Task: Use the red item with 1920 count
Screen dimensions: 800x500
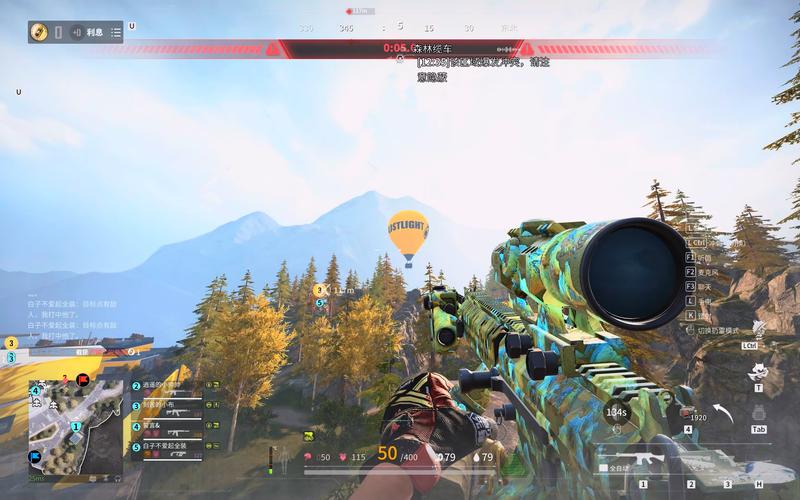Action: click(690, 412)
